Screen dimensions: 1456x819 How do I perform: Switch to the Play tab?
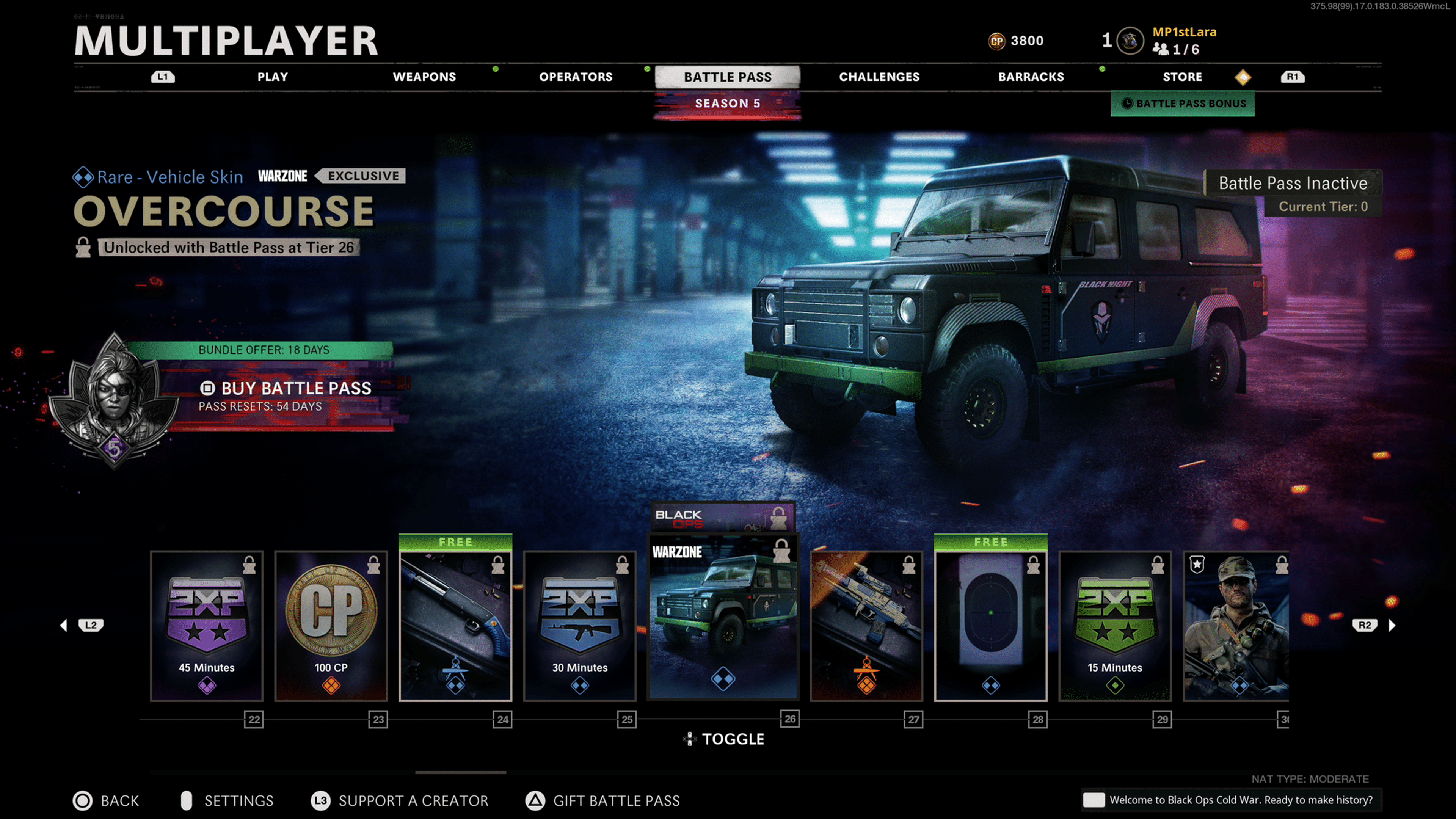(x=273, y=77)
